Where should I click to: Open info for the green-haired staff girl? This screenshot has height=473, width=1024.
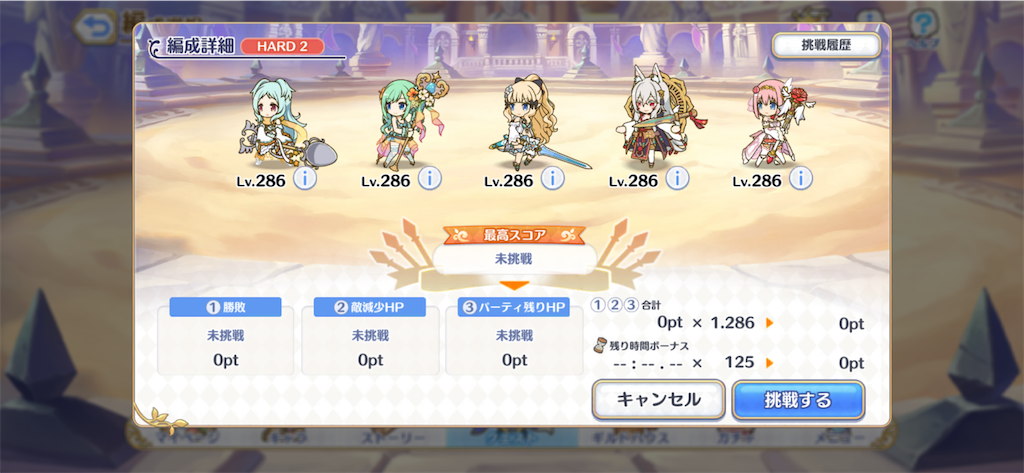coord(429,179)
